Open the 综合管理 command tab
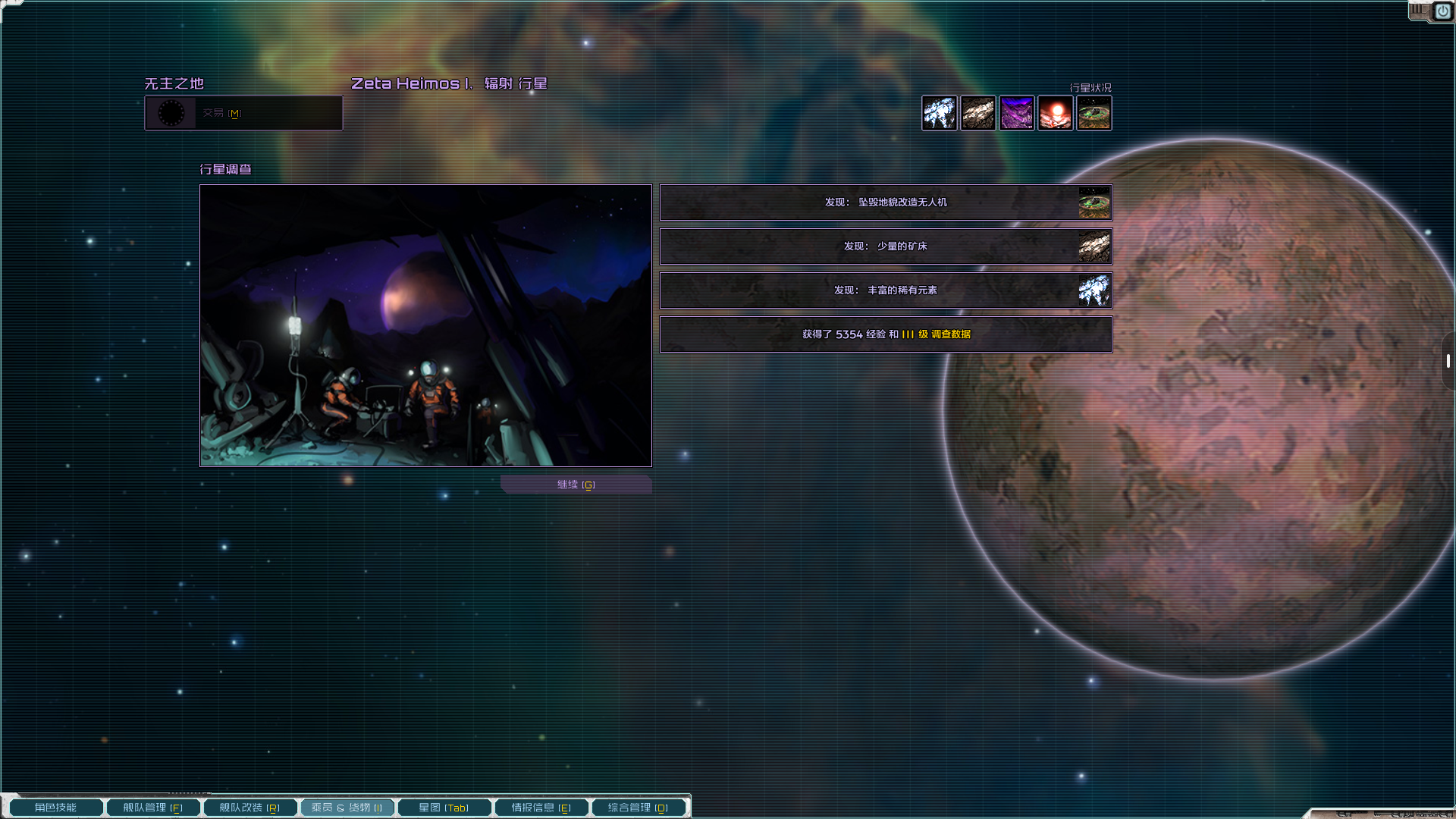The height and width of the screenshot is (819, 1456). click(x=638, y=808)
